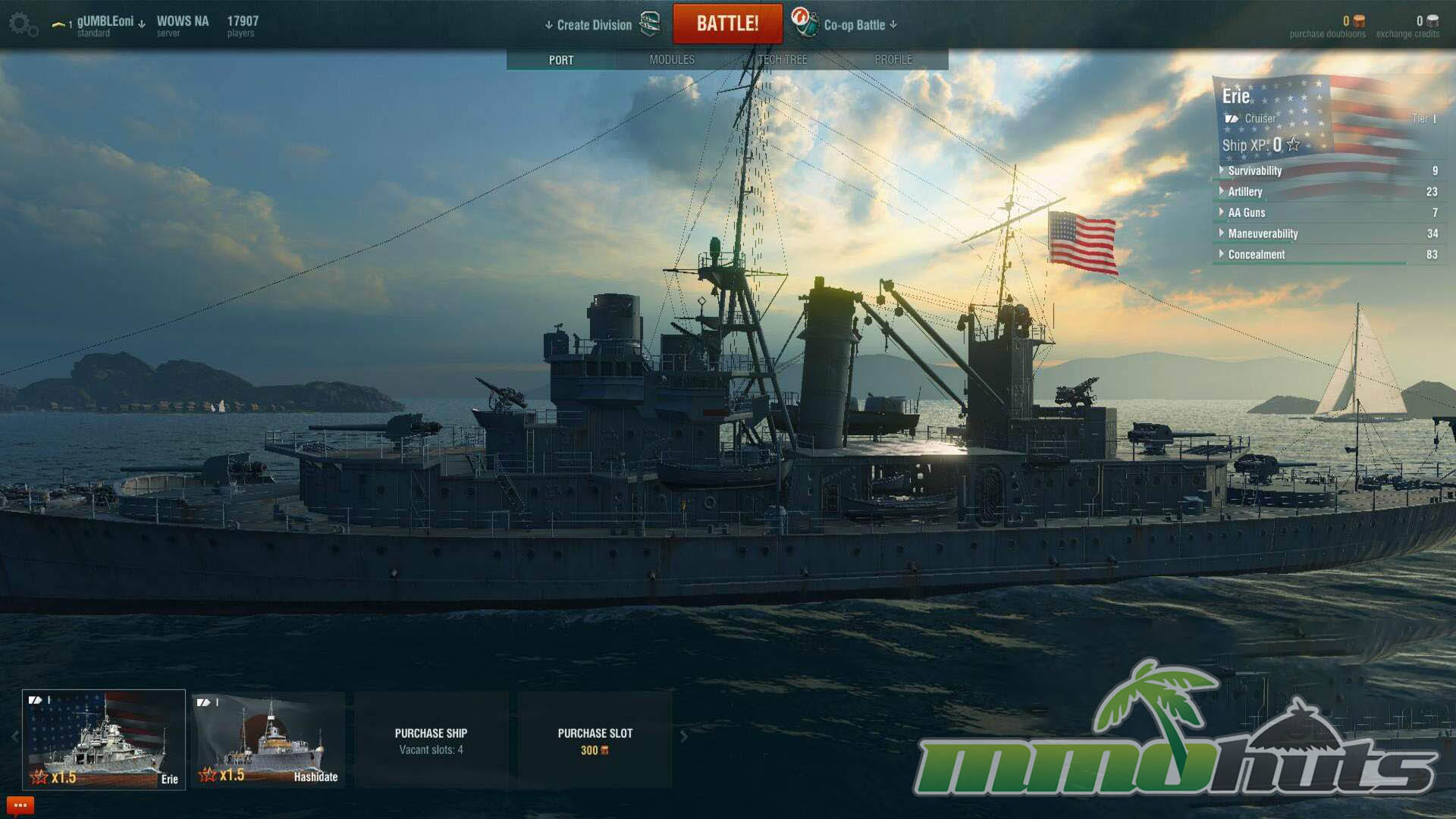1456x819 pixels.
Task: Show AA Guns stat breakdown
Action: pyautogui.click(x=1246, y=213)
